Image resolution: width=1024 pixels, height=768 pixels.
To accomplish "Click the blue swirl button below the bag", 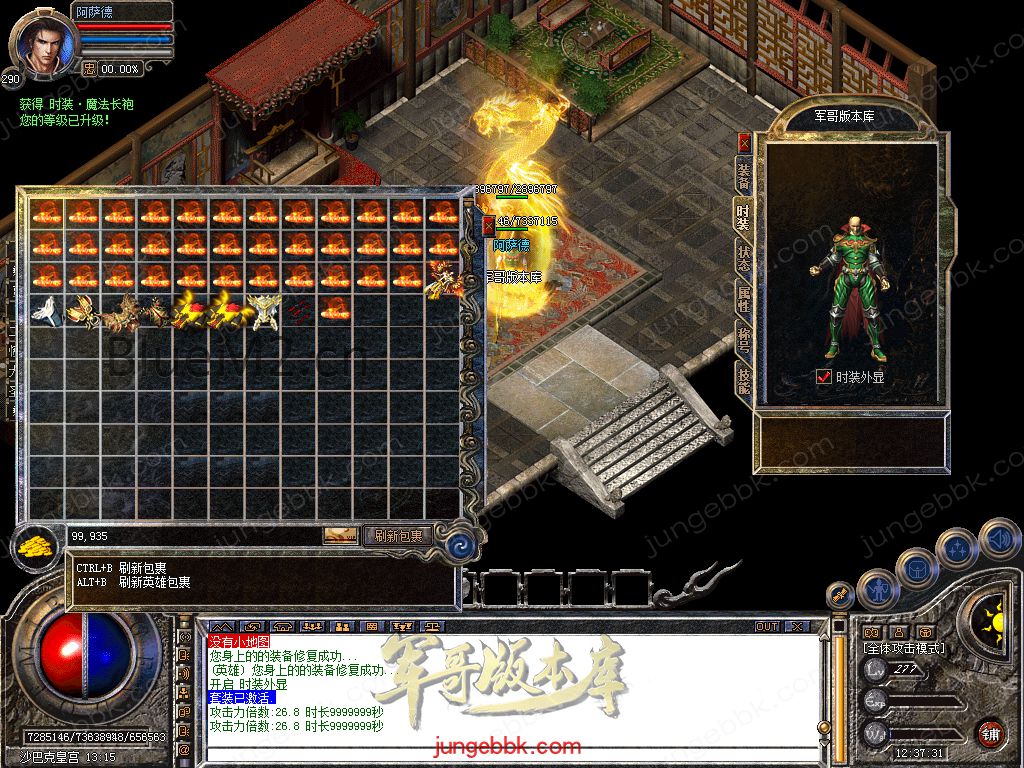I will (460, 545).
